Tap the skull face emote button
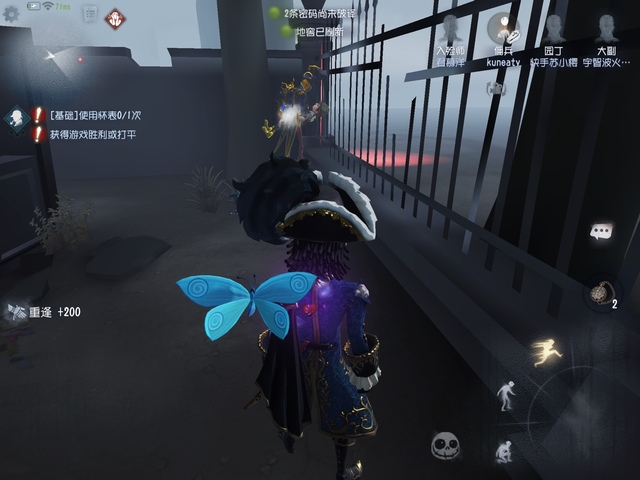 click(445, 446)
